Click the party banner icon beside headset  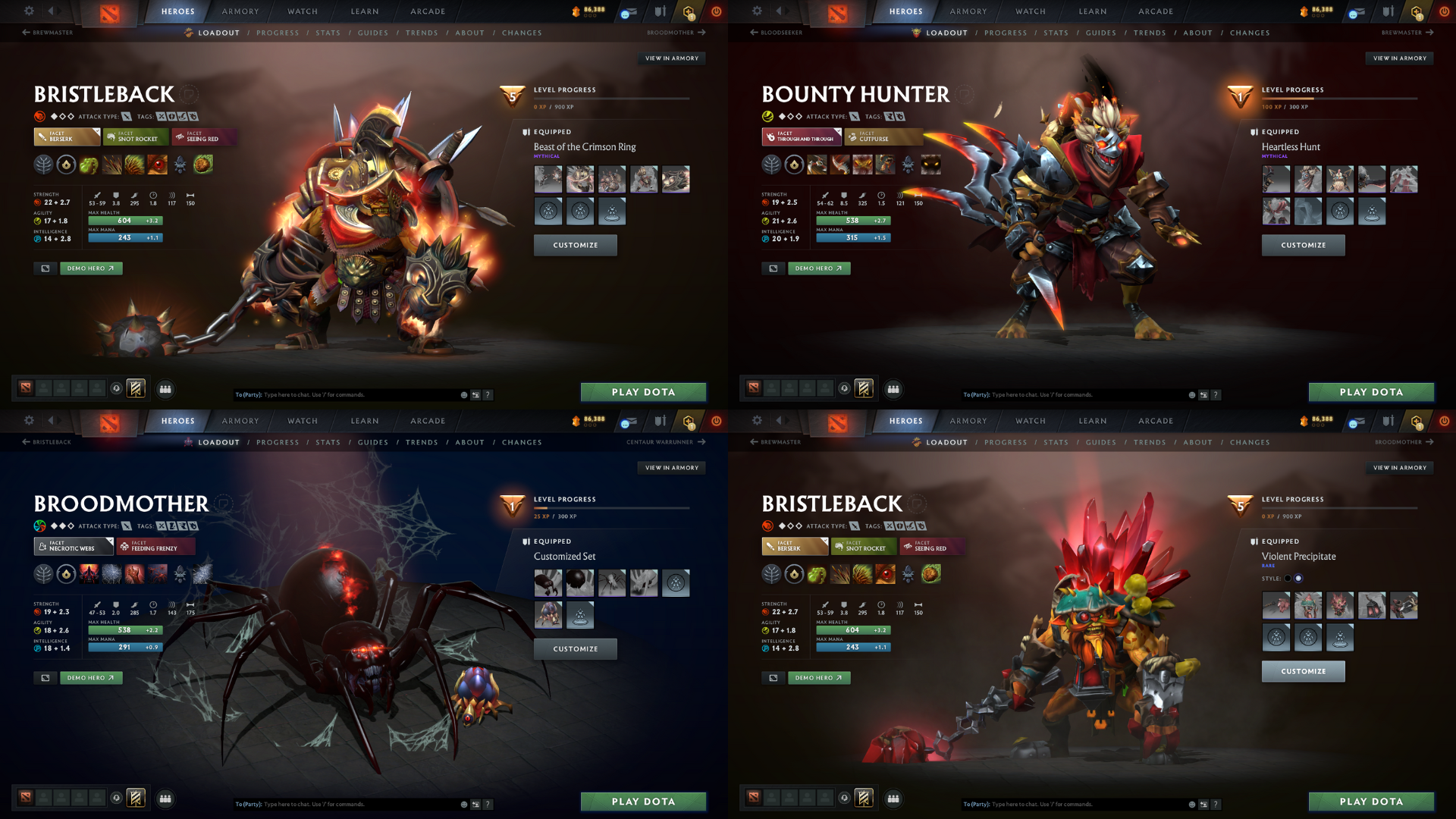coord(136,388)
